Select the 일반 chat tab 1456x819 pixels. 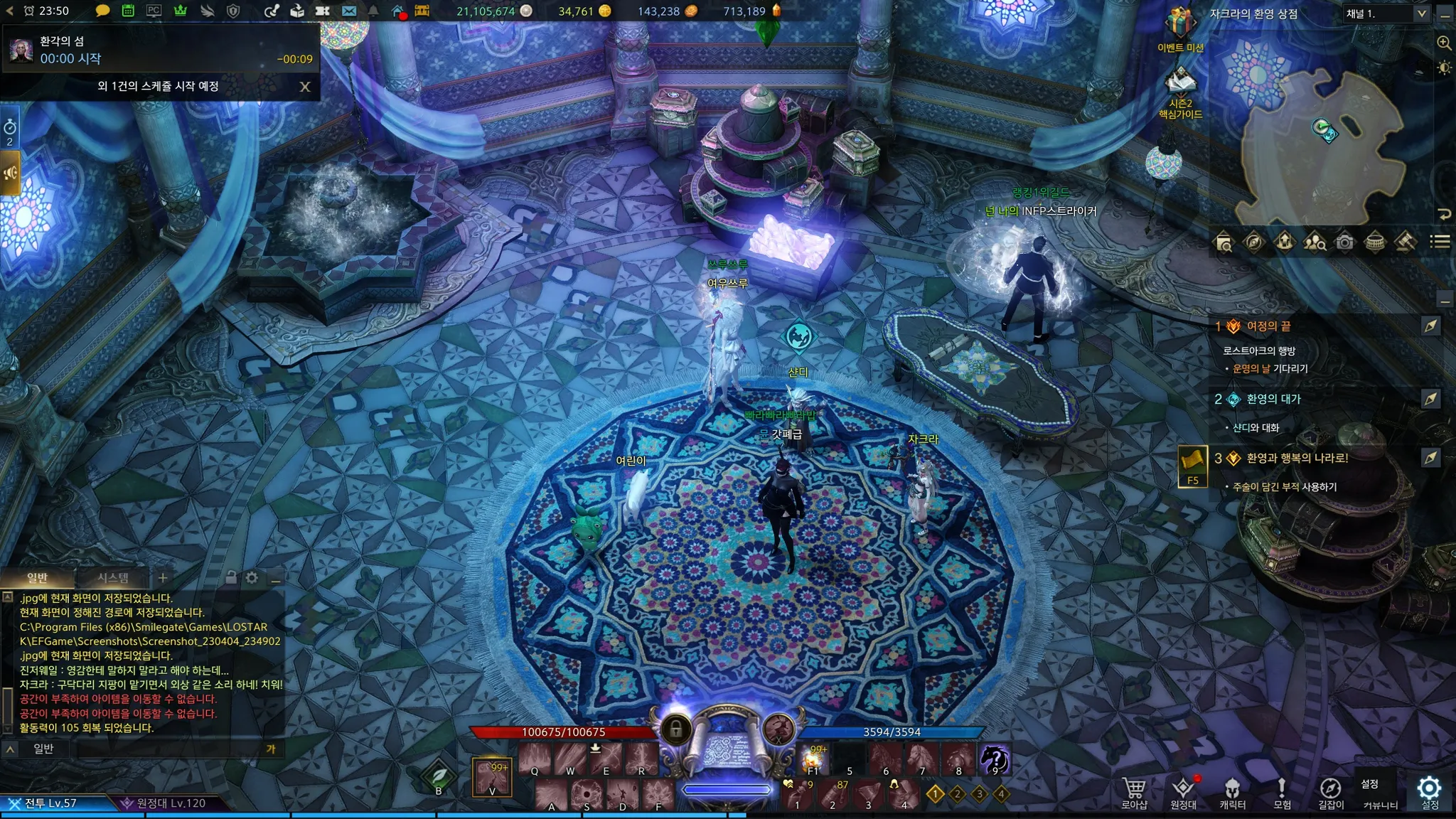pos(37,578)
